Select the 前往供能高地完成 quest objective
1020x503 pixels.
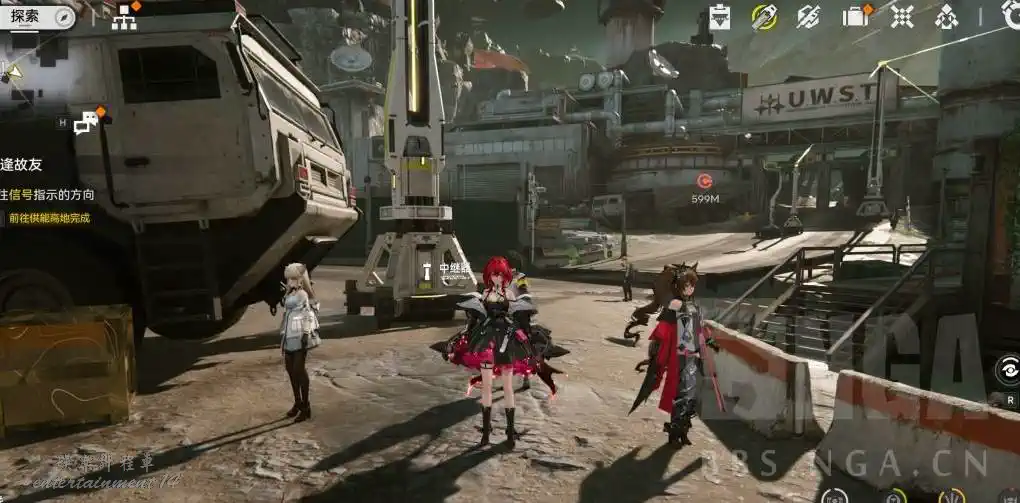tap(49, 217)
